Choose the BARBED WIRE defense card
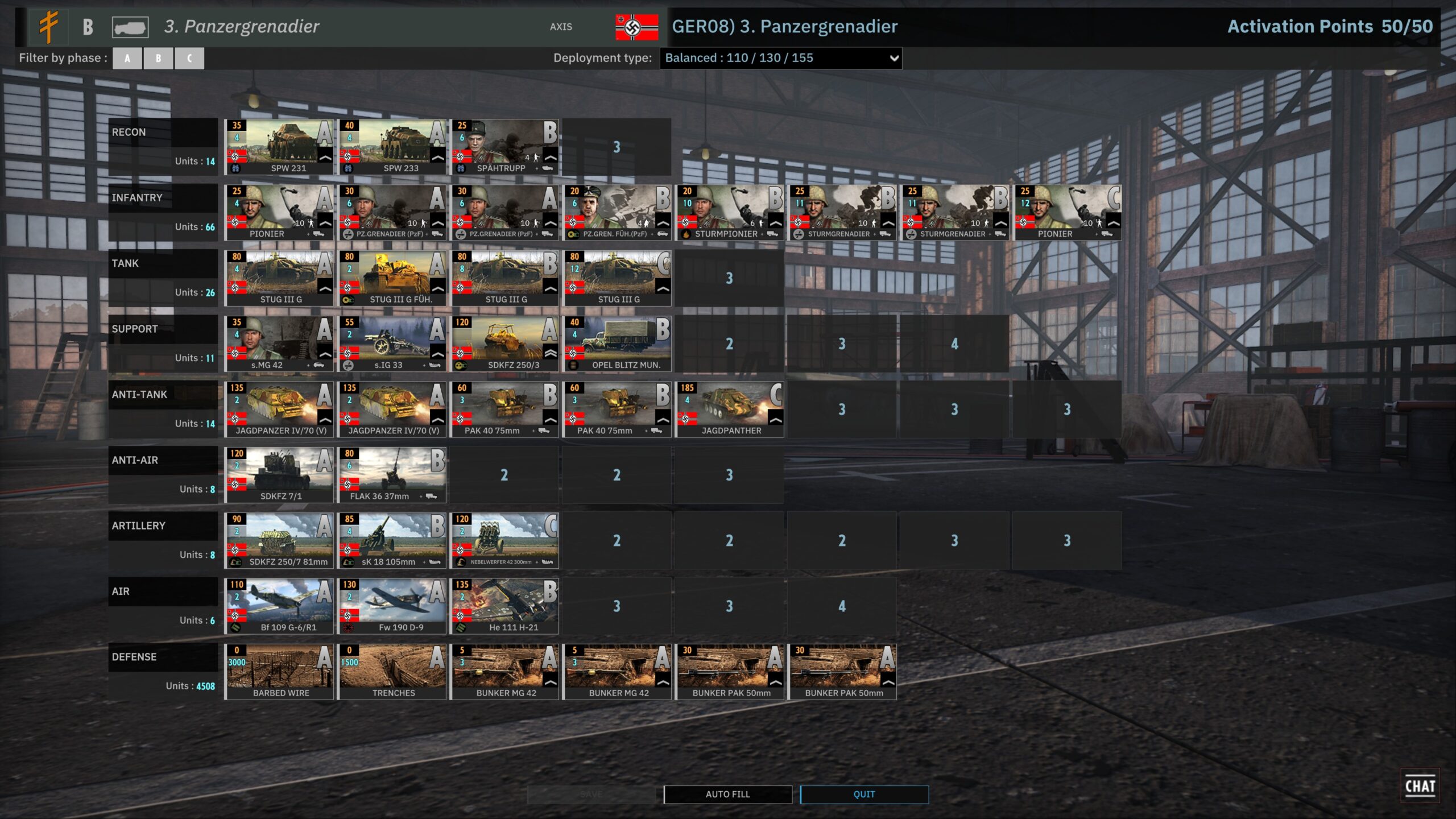The image size is (1456, 819). point(279,672)
